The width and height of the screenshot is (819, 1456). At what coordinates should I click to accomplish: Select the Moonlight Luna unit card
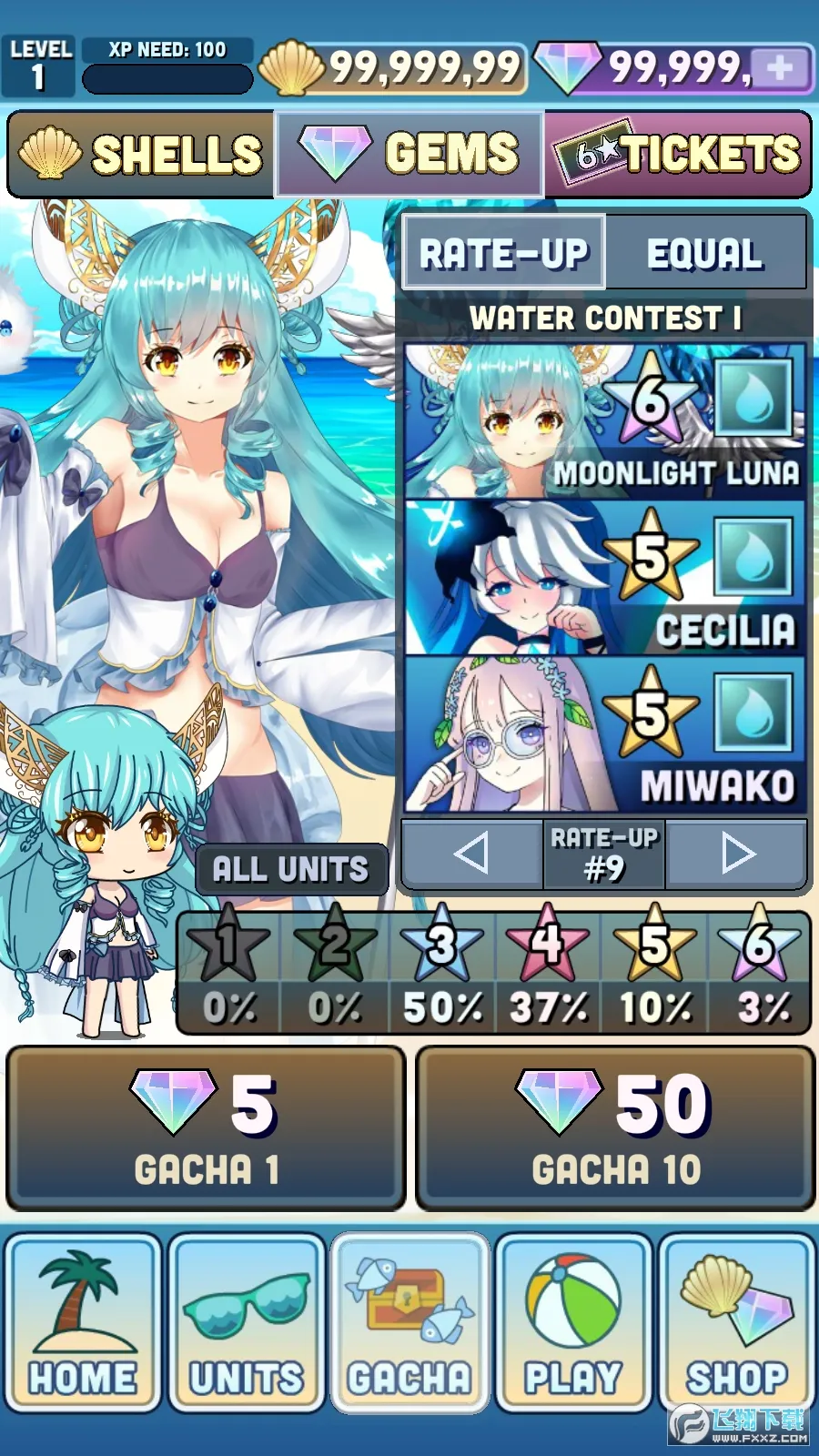pyautogui.click(x=604, y=421)
